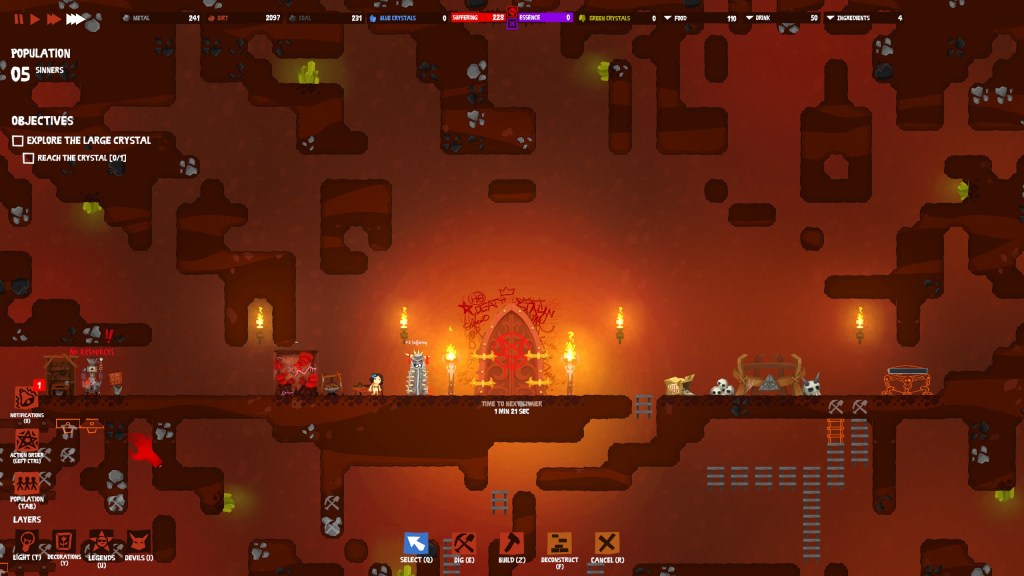Screen dimensions: 1024x576
Task: Open the Notifications bell icon
Action: pyautogui.click(x=27, y=399)
